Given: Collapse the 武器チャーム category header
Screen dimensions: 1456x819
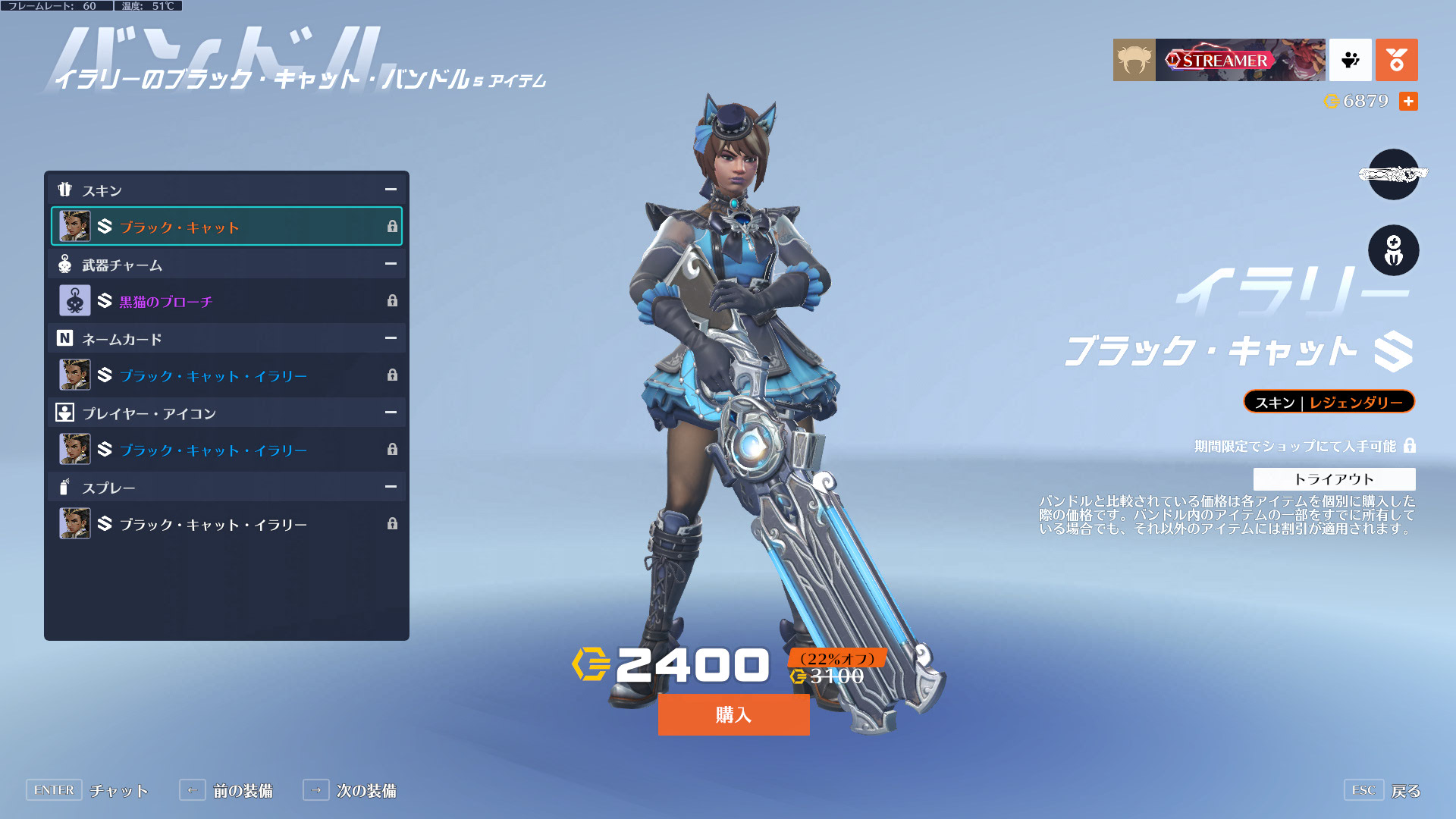Looking at the screenshot, I should 391,264.
